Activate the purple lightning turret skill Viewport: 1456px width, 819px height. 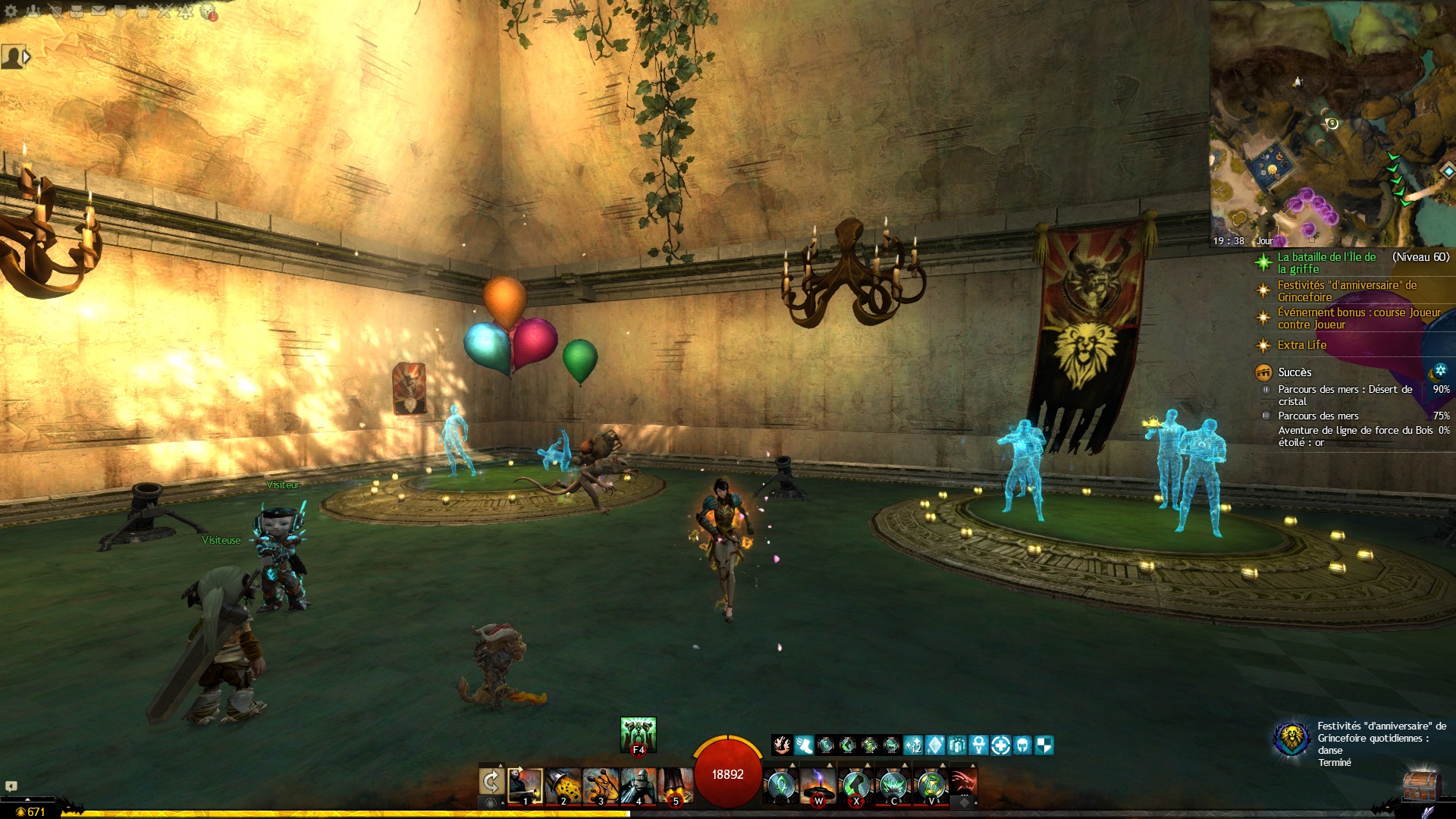(x=819, y=786)
